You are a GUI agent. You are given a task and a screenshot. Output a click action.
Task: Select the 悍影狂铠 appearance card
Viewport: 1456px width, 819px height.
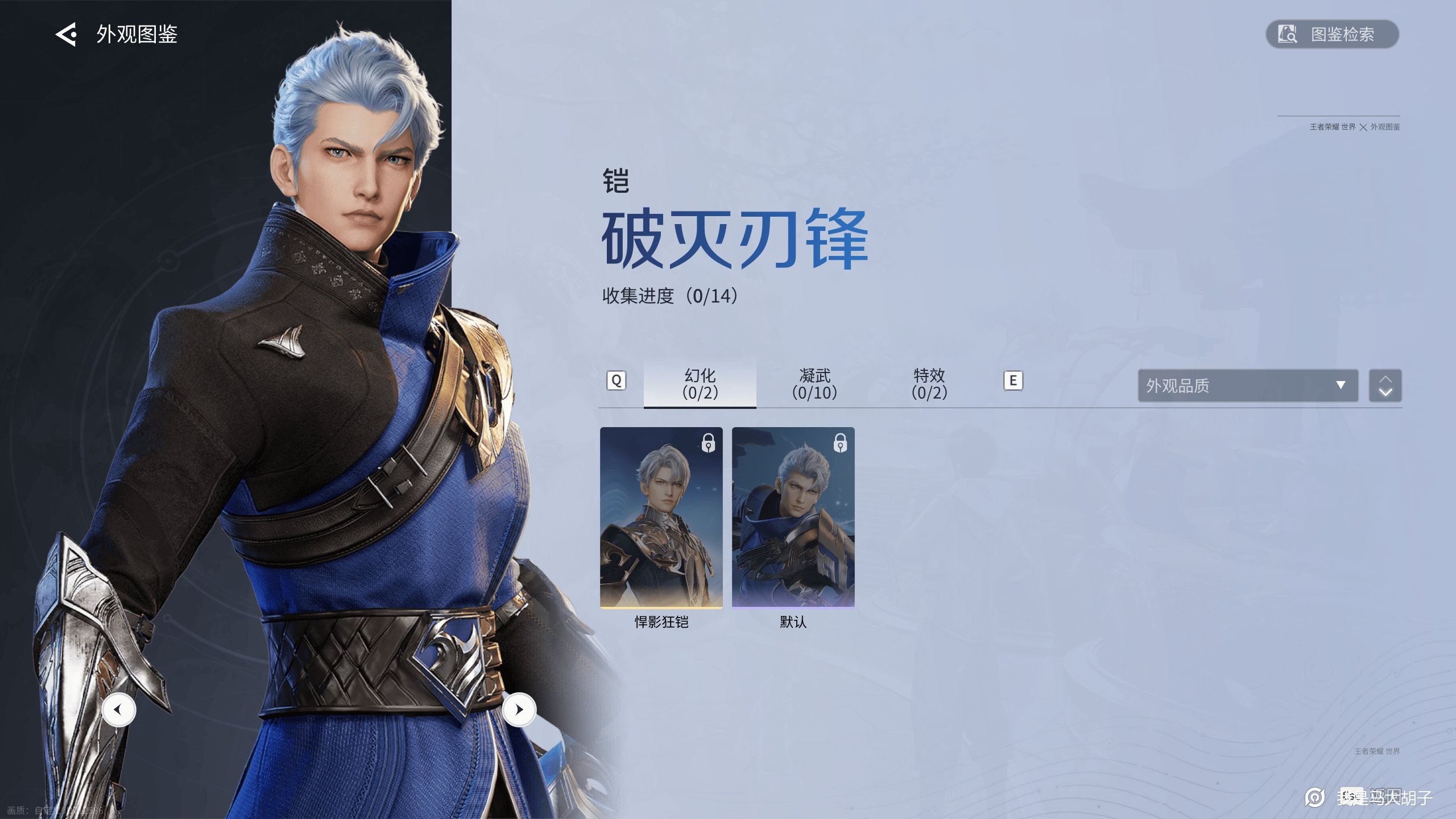coord(661,518)
